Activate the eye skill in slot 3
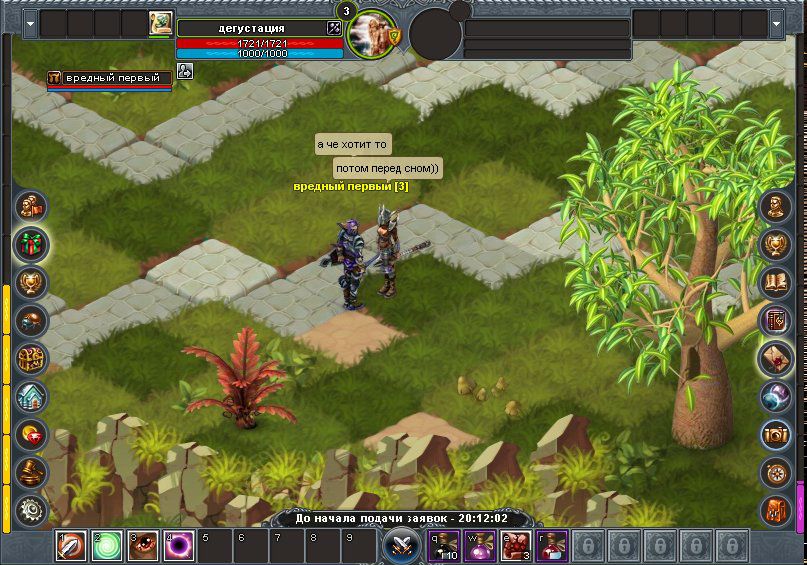This screenshot has height=565, width=807. [x=143, y=546]
